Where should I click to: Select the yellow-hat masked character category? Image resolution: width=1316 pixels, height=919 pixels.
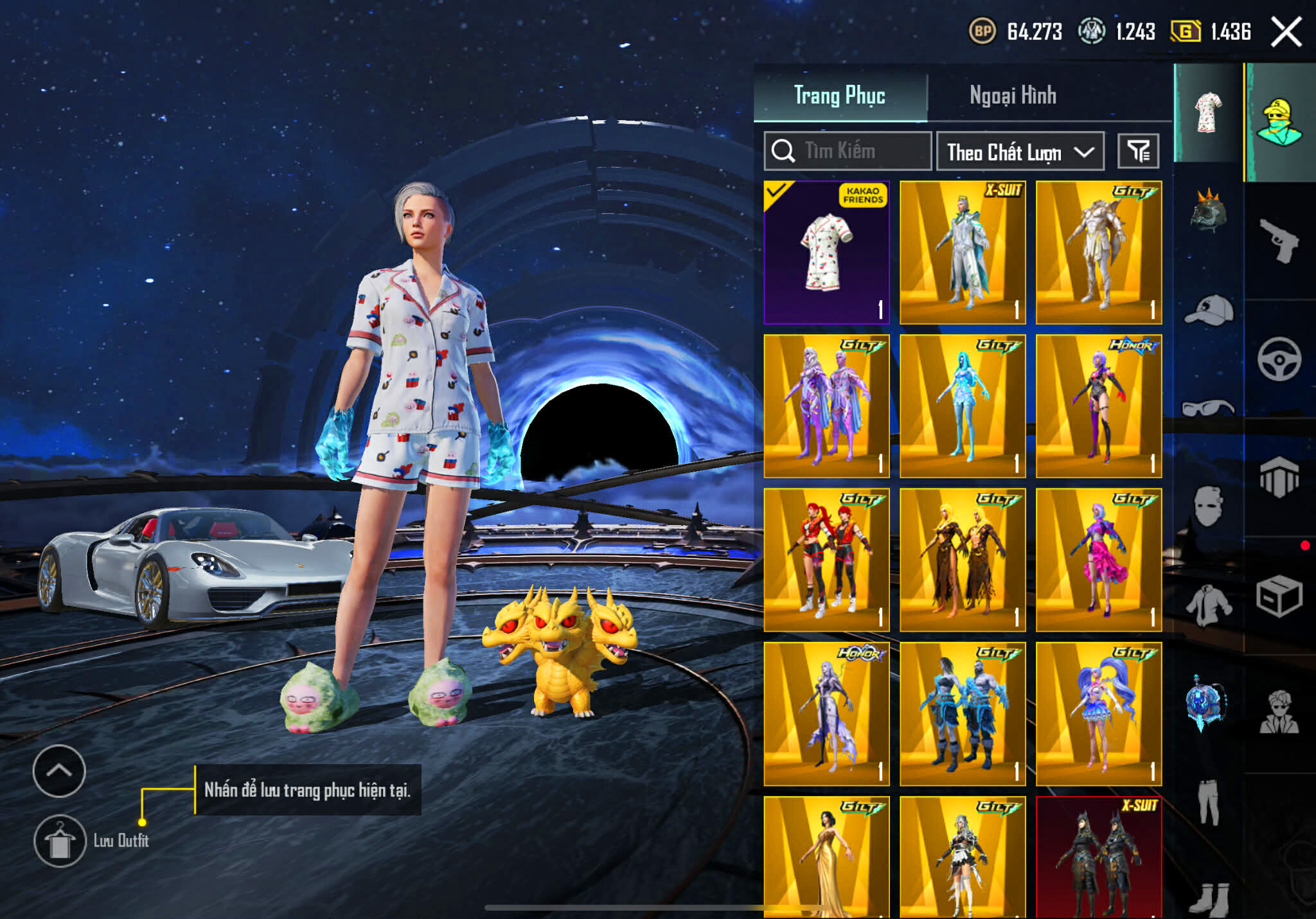coord(1279,122)
